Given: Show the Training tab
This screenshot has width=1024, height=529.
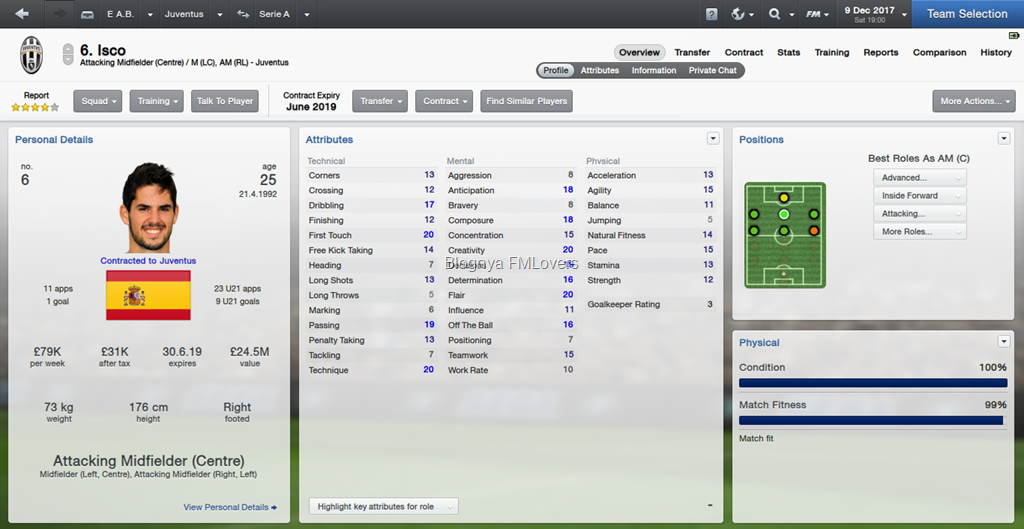Looking at the screenshot, I should click(832, 52).
